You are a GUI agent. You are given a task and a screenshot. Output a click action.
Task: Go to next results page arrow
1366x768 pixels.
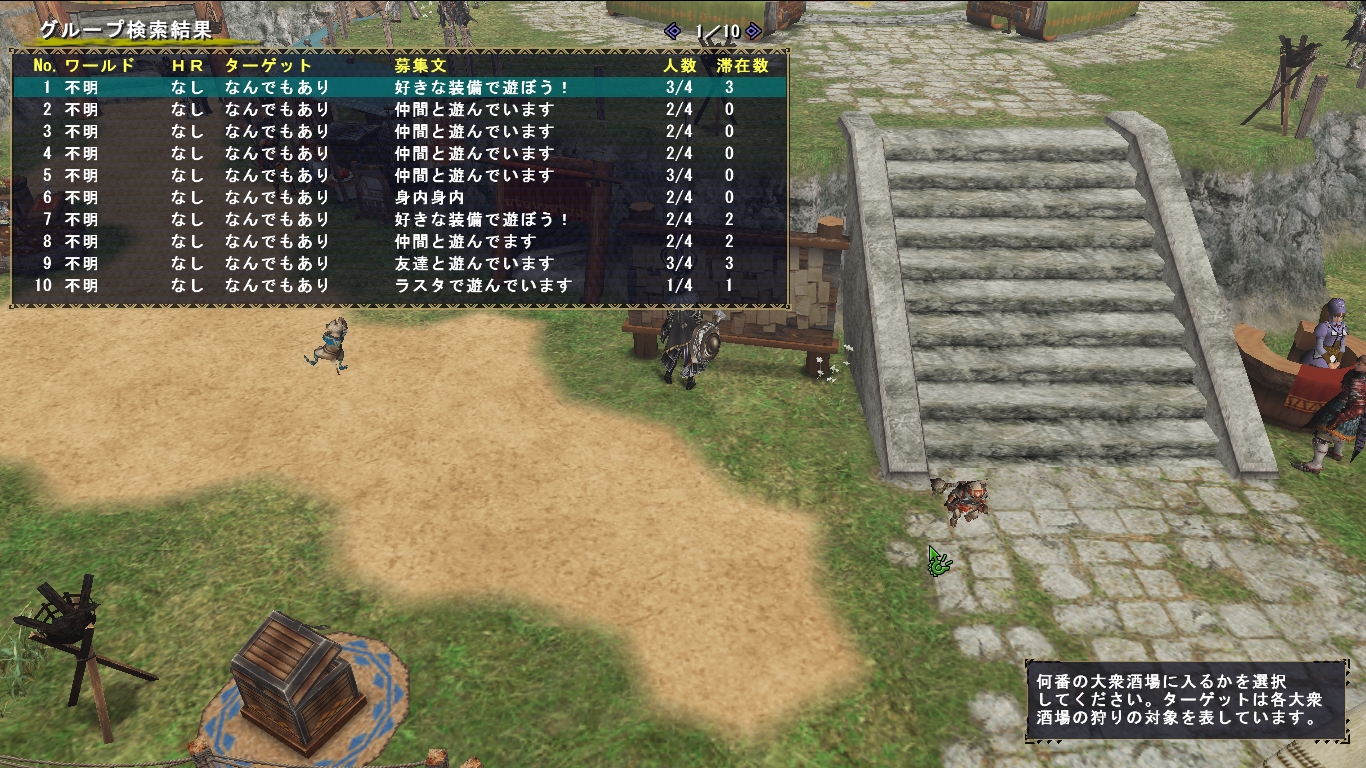[753, 31]
